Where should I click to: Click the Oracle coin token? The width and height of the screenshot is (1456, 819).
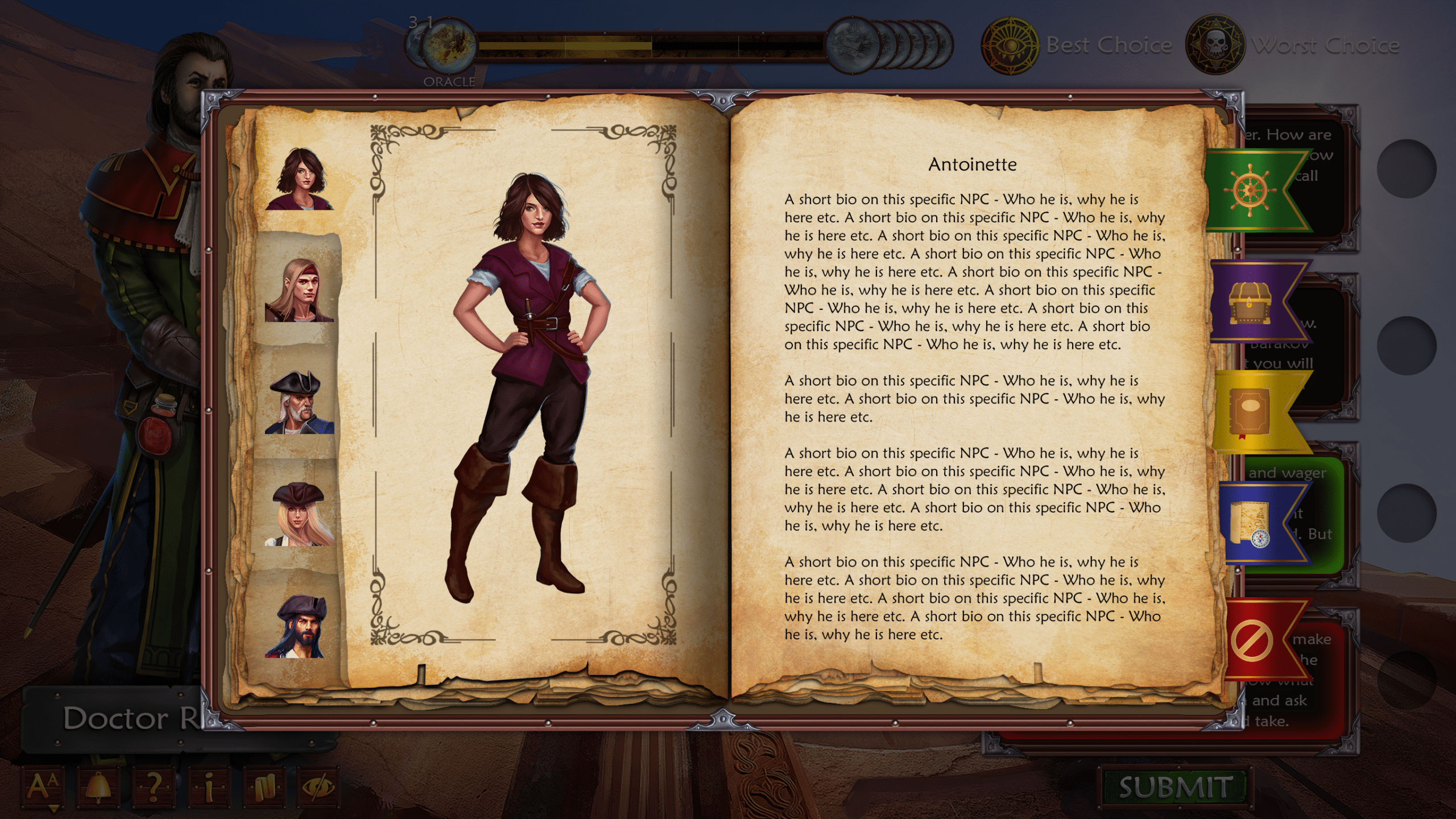[x=449, y=45]
